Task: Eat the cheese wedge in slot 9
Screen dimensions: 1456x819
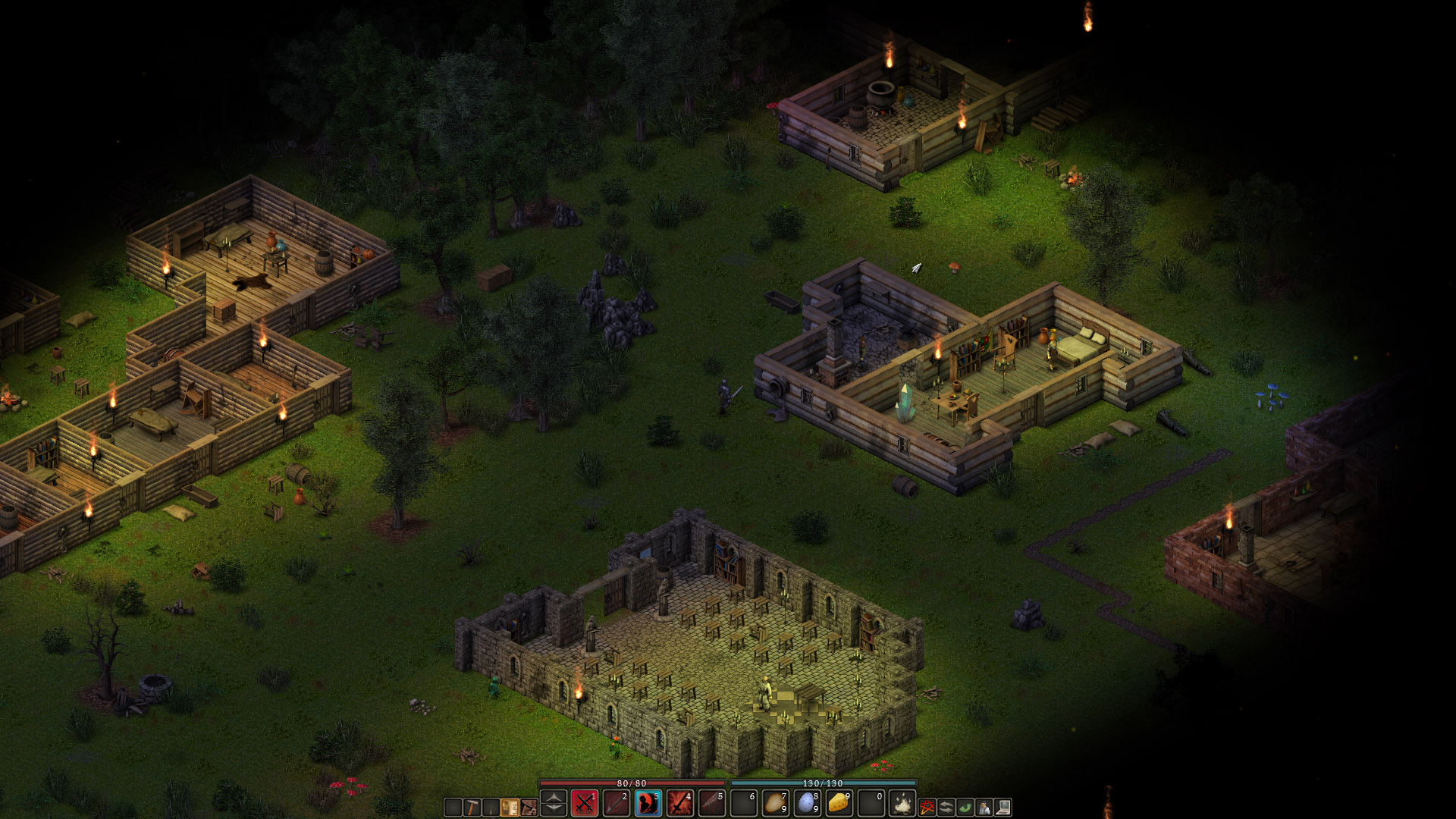Action: 839,803
